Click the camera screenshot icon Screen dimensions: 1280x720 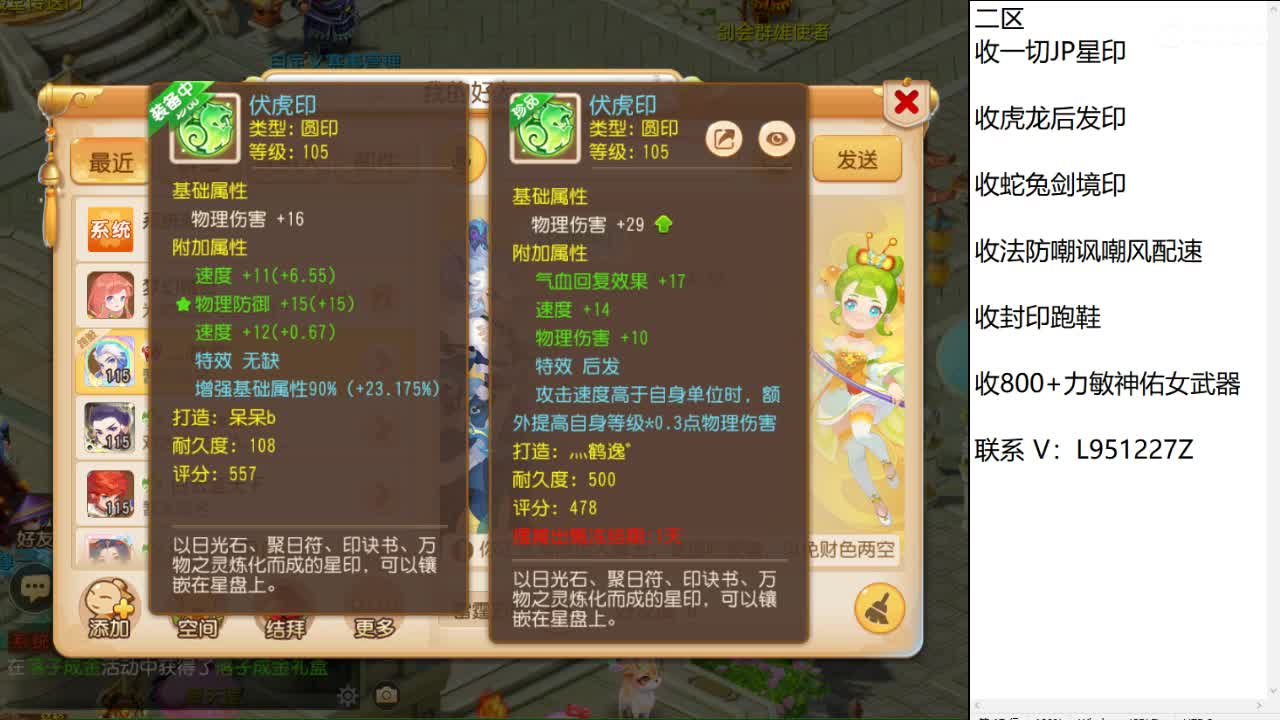tap(384, 694)
